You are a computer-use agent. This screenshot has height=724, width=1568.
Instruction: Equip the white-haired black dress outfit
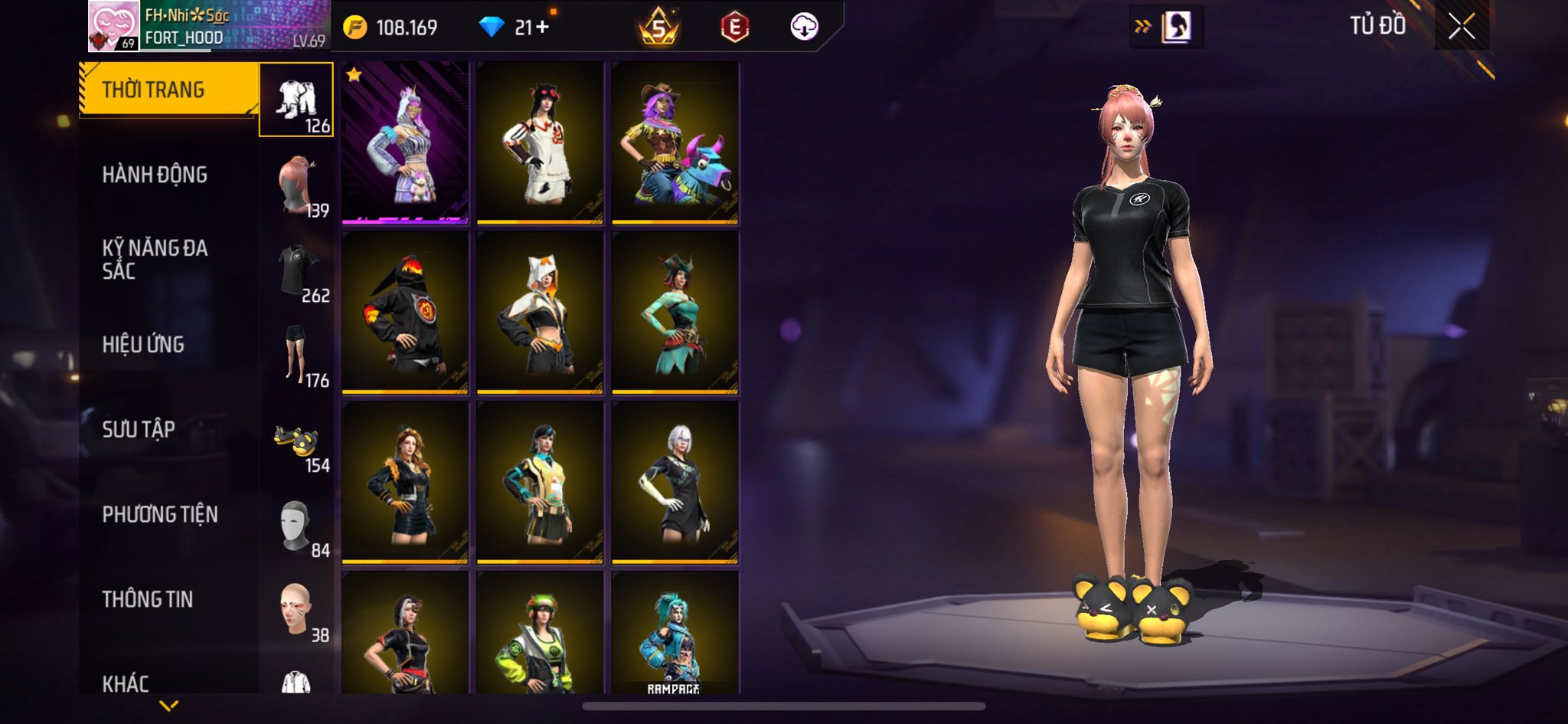[675, 483]
